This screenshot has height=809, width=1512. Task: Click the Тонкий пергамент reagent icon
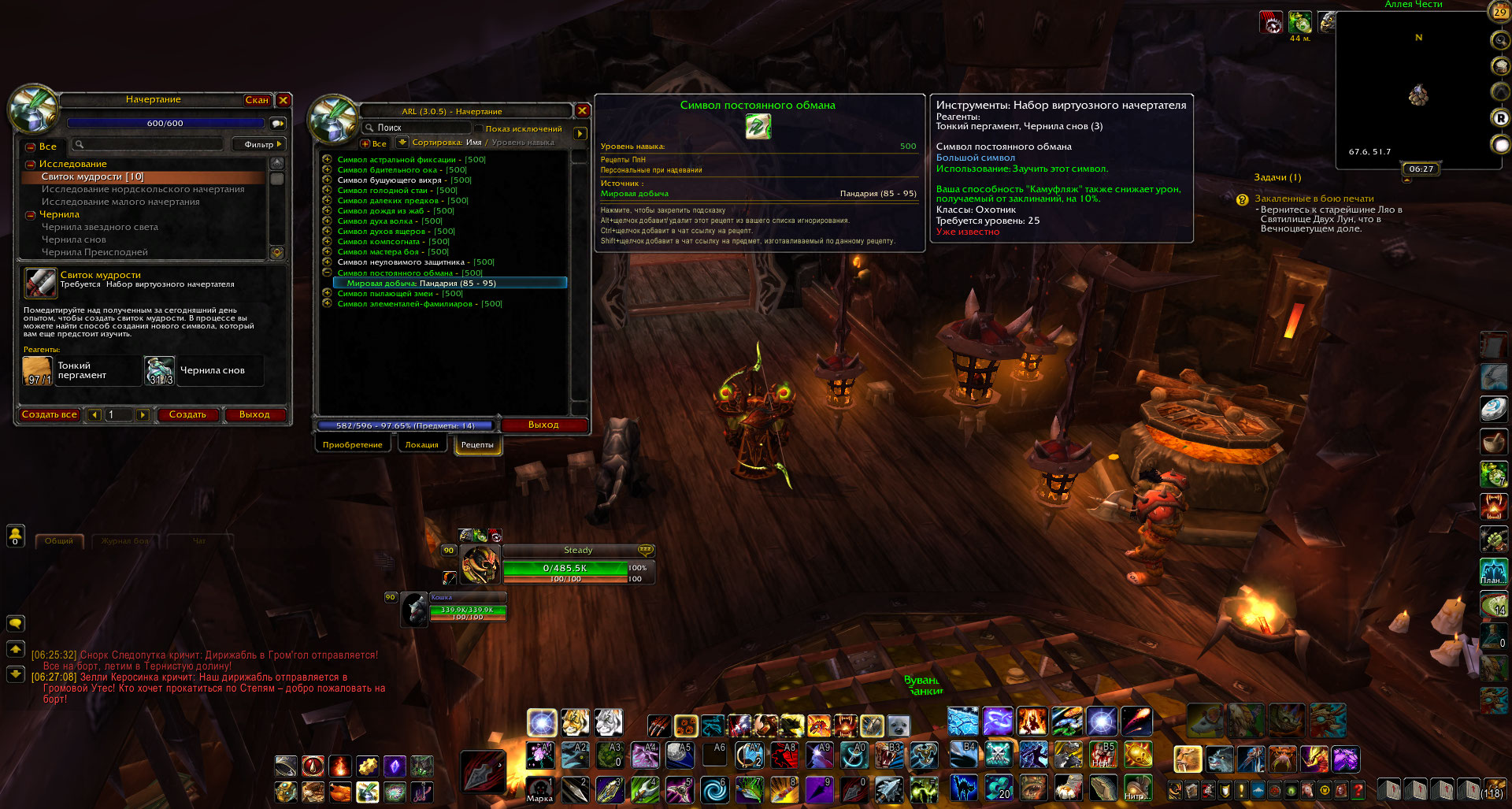tap(38, 370)
